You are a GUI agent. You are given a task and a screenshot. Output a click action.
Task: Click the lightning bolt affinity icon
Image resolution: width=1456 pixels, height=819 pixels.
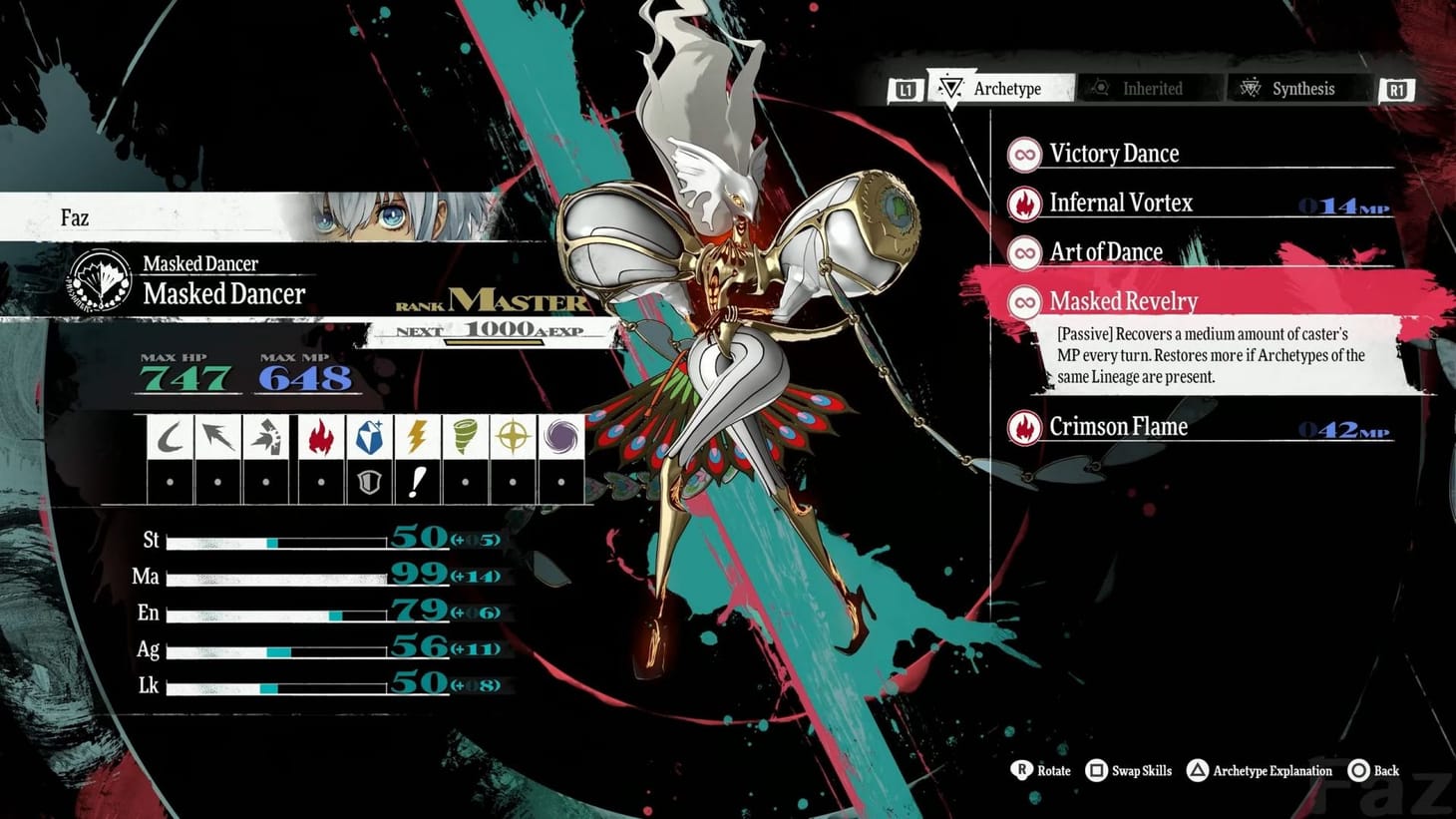(x=417, y=437)
